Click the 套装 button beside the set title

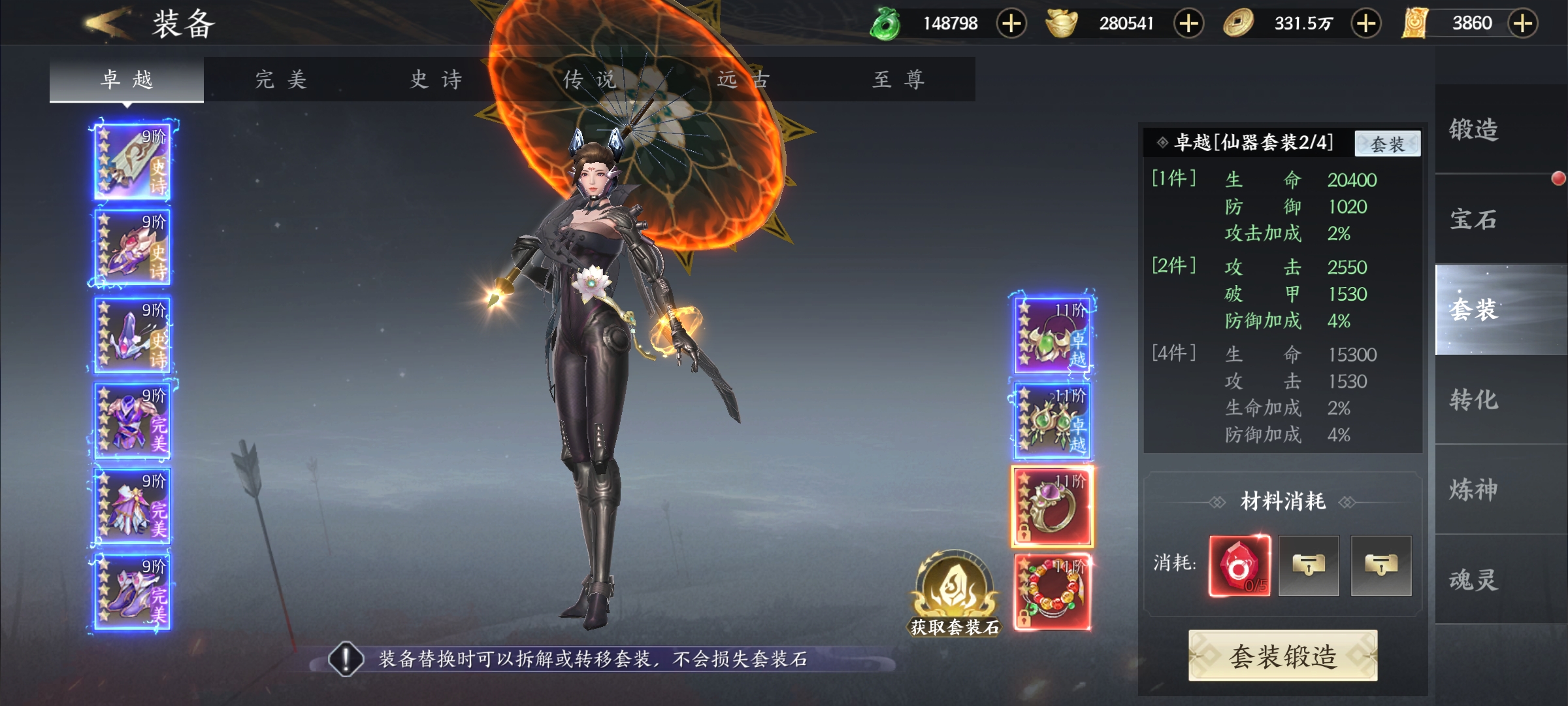tap(1387, 143)
